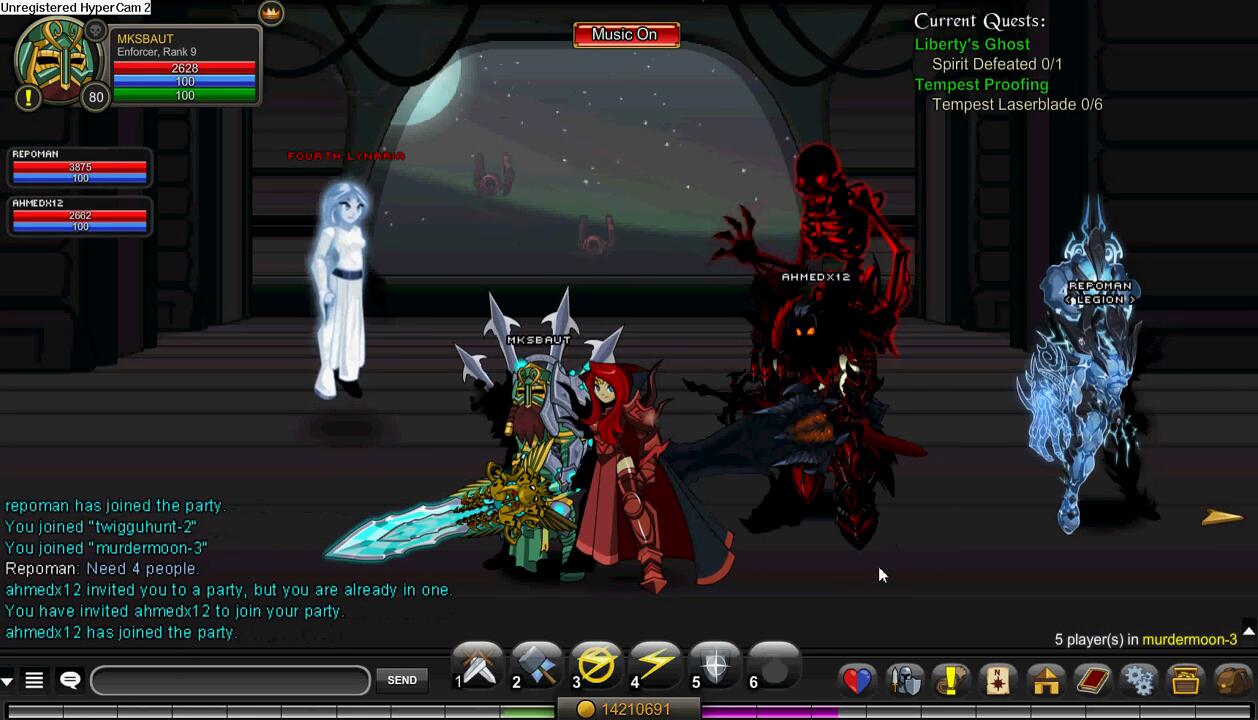Image resolution: width=1258 pixels, height=720 pixels.
Task: Open the backpack inventory icon
Action: click(x=1233, y=681)
